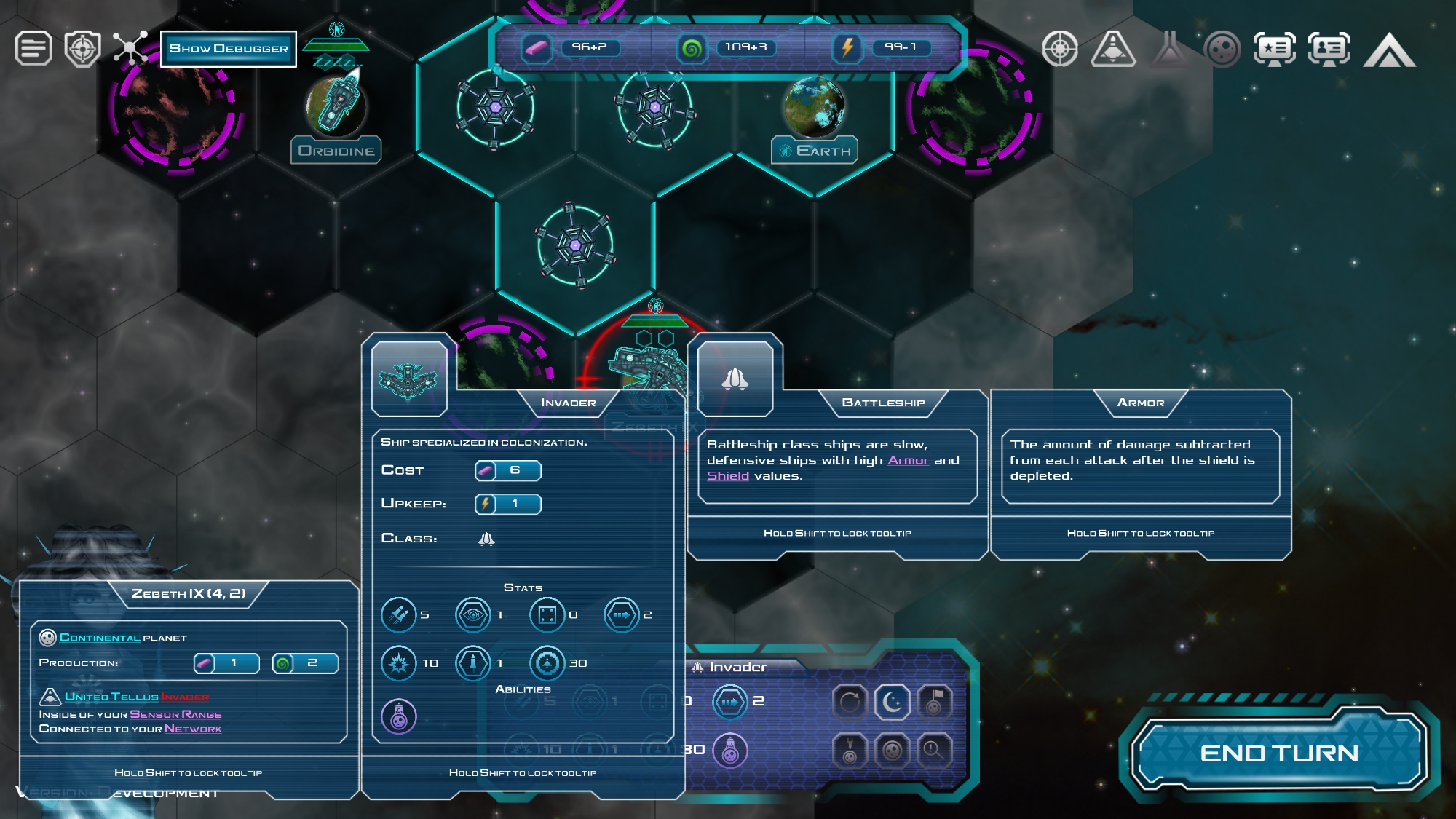Click the magnifier exclamation inspect action

934,750
